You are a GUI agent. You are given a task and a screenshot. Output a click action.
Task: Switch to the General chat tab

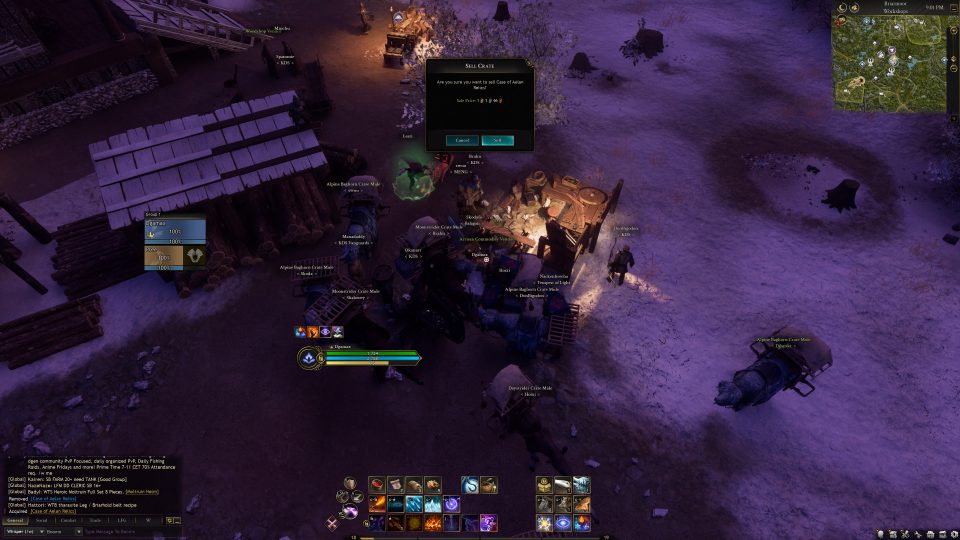[15, 520]
